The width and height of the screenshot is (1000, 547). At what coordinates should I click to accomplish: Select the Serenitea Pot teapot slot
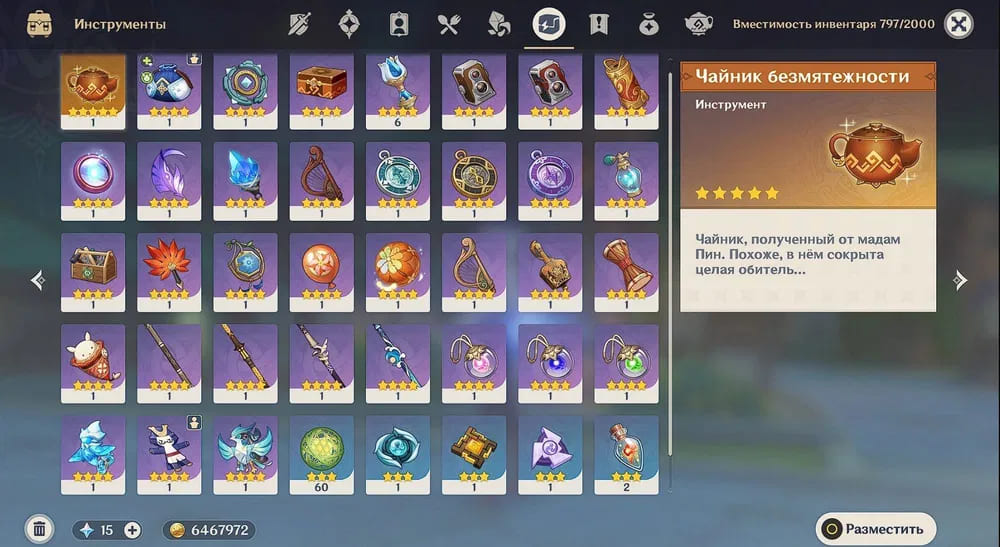93,88
